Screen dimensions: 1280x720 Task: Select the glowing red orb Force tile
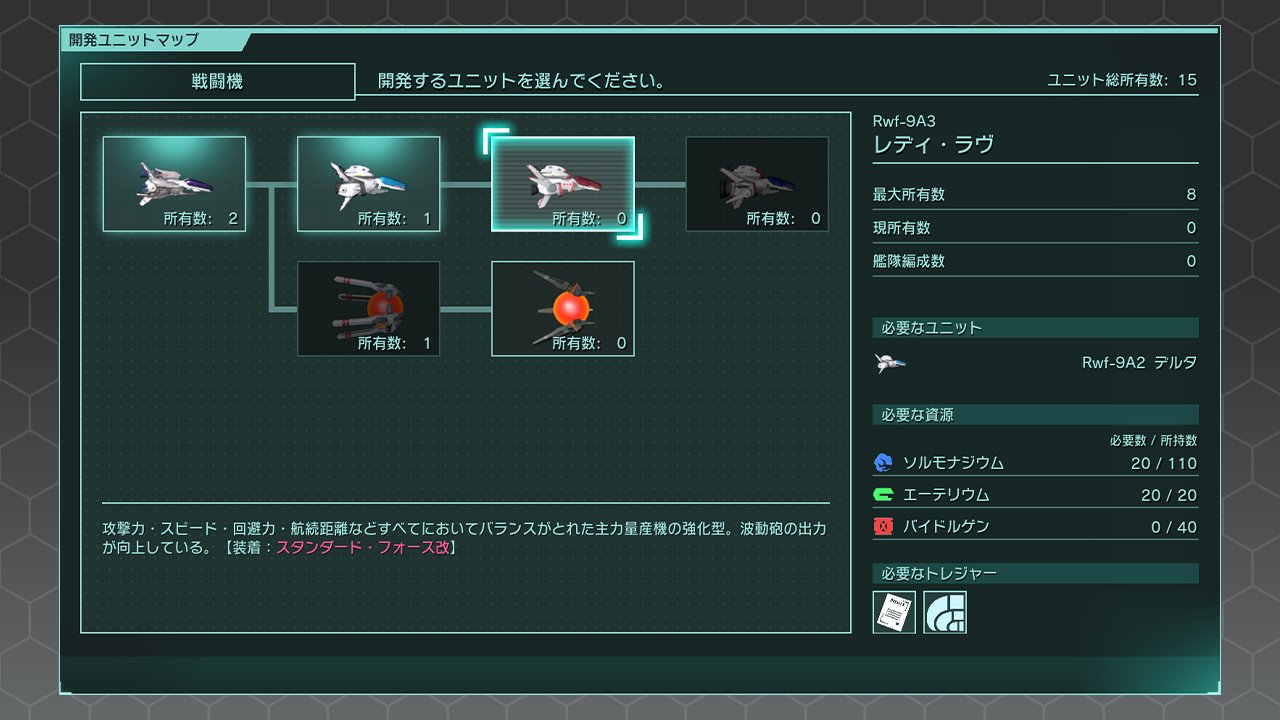tap(562, 308)
